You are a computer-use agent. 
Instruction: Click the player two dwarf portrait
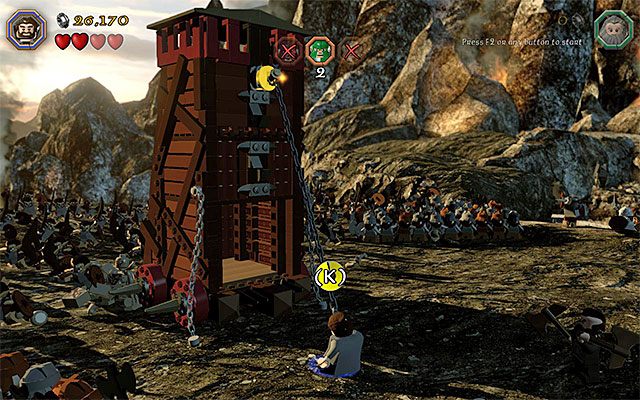tap(611, 28)
